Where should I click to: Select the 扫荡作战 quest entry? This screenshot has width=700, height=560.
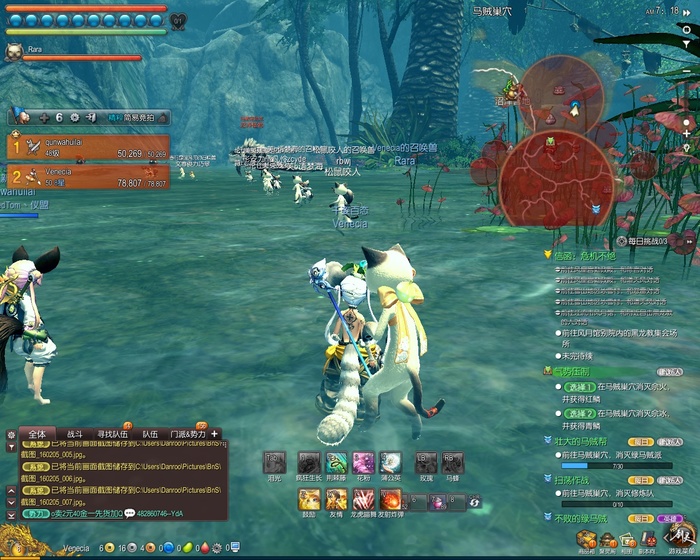575,480
